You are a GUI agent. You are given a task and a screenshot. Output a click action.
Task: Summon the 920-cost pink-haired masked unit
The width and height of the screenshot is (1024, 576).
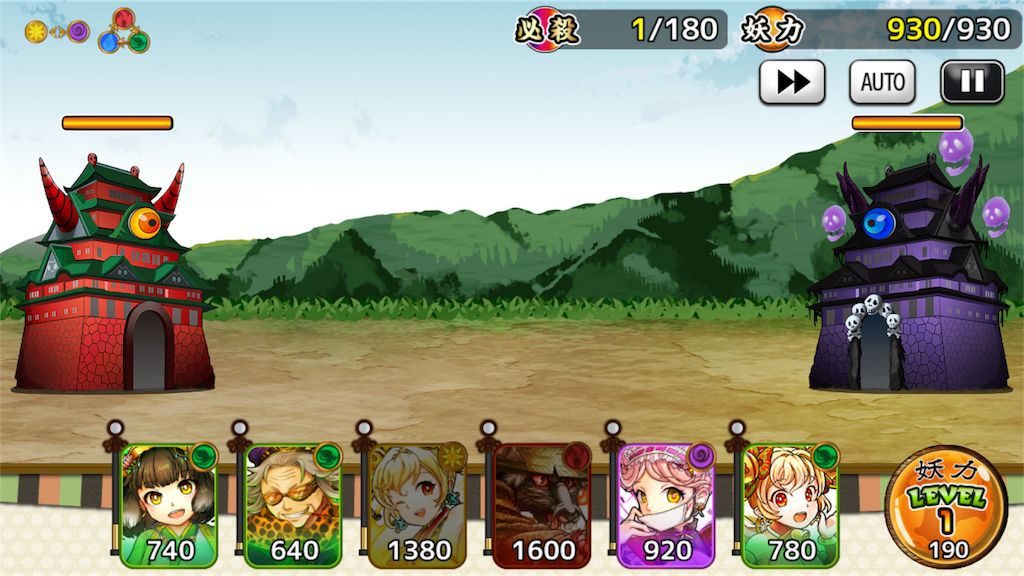666,505
